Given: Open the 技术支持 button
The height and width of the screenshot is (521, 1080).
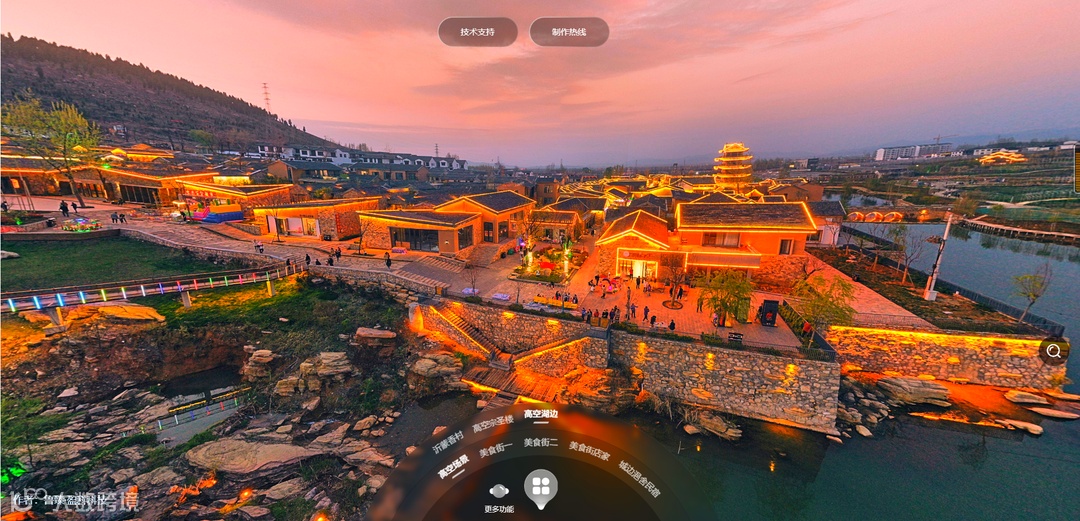Looking at the screenshot, I should (x=477, y=32).
